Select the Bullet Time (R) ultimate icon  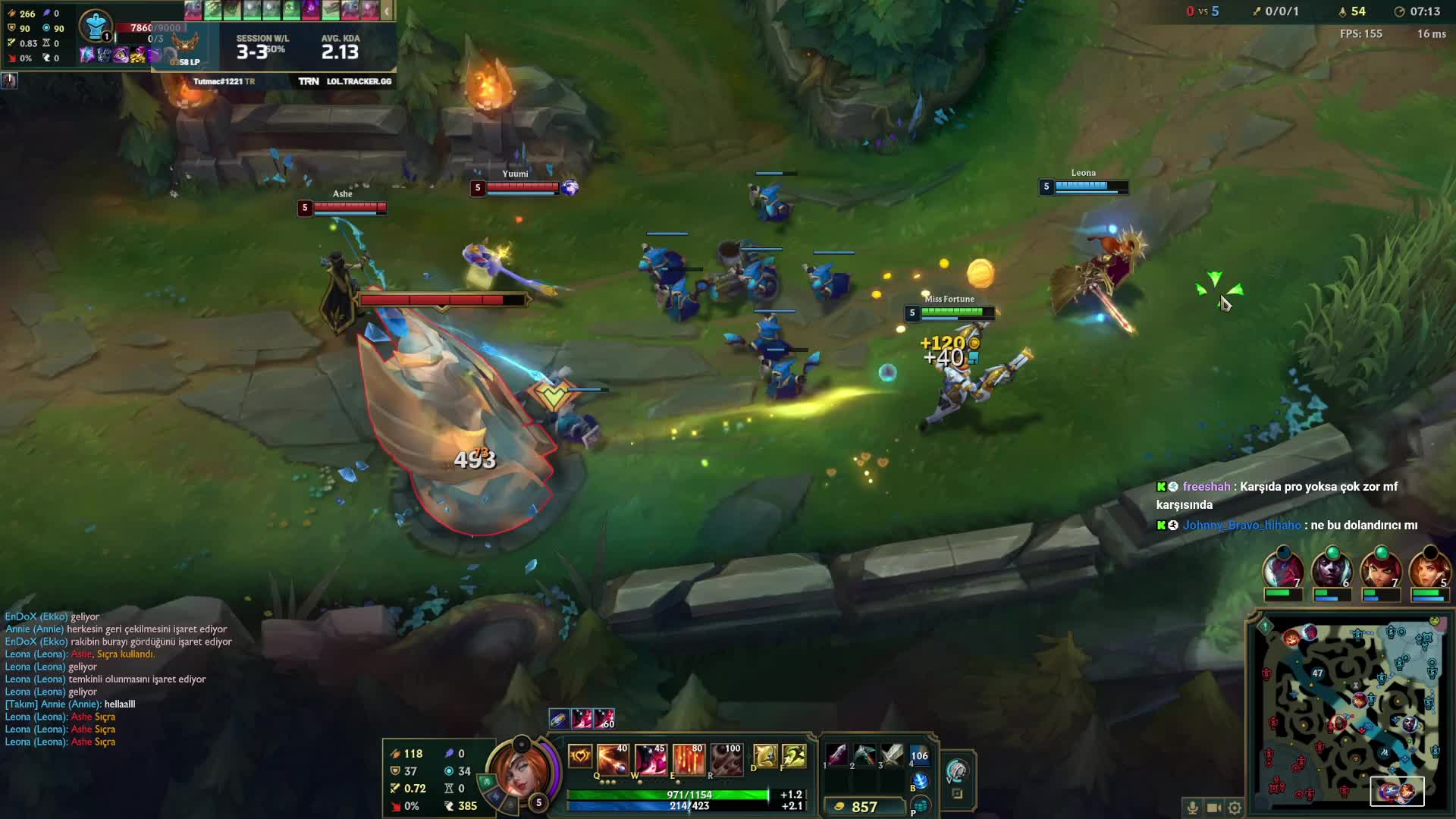[726, 759]
